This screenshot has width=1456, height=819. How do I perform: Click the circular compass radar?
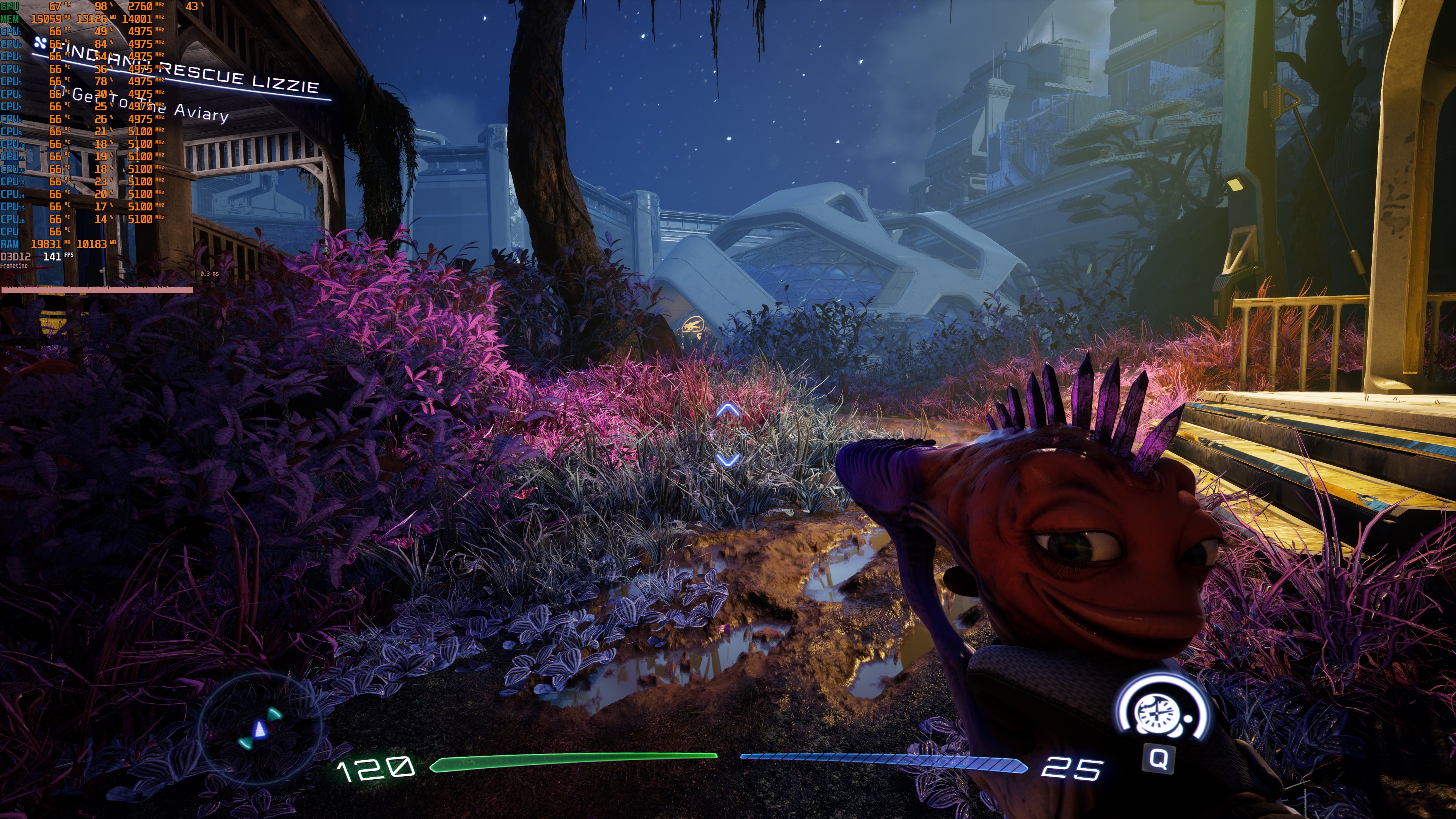[x=260, y=729]
